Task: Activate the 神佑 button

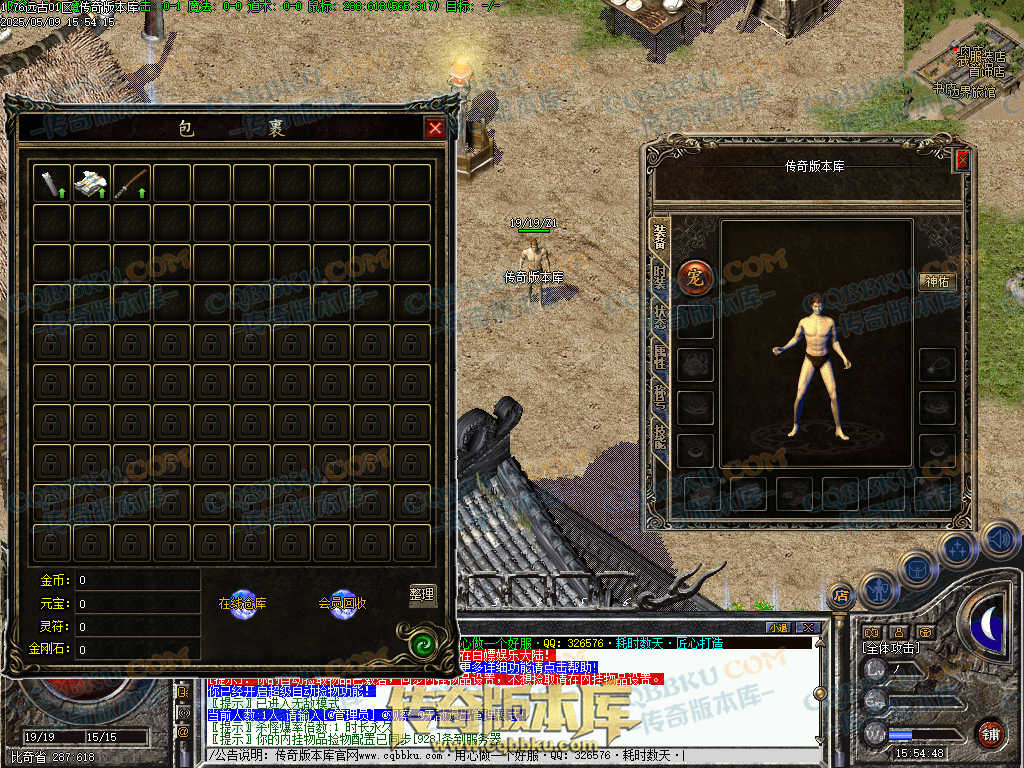Action: click(x=937, y=282)
